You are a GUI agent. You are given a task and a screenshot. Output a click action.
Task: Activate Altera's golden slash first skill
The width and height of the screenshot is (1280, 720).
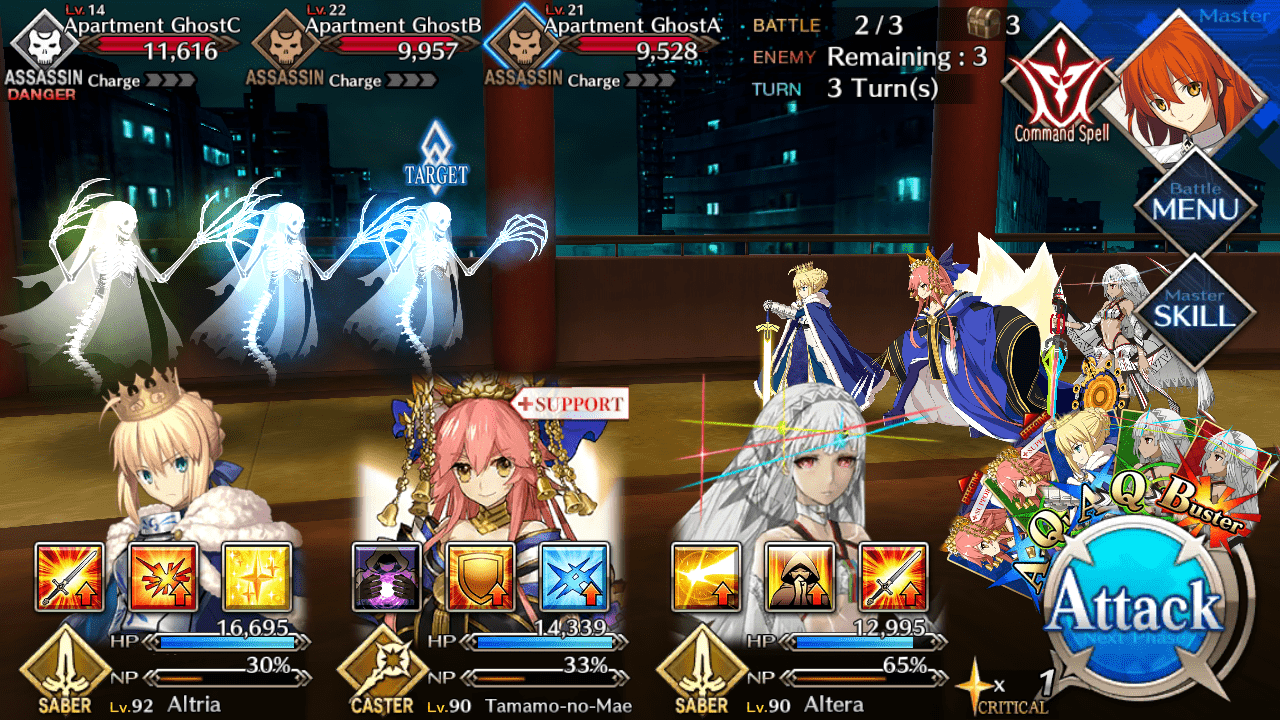coord(706,577)
